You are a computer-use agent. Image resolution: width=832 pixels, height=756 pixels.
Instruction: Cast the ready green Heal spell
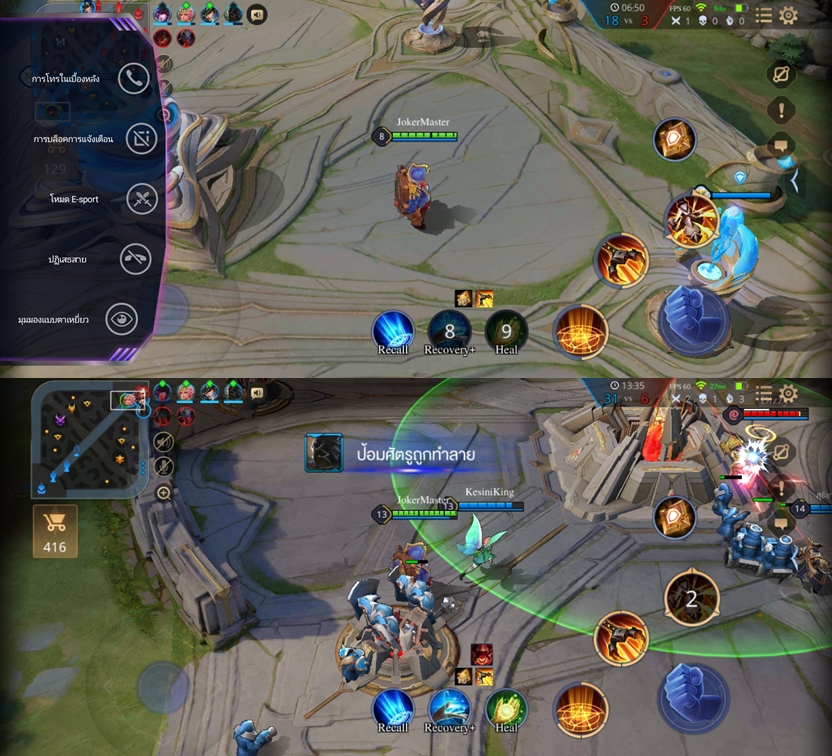coord(506,708)
